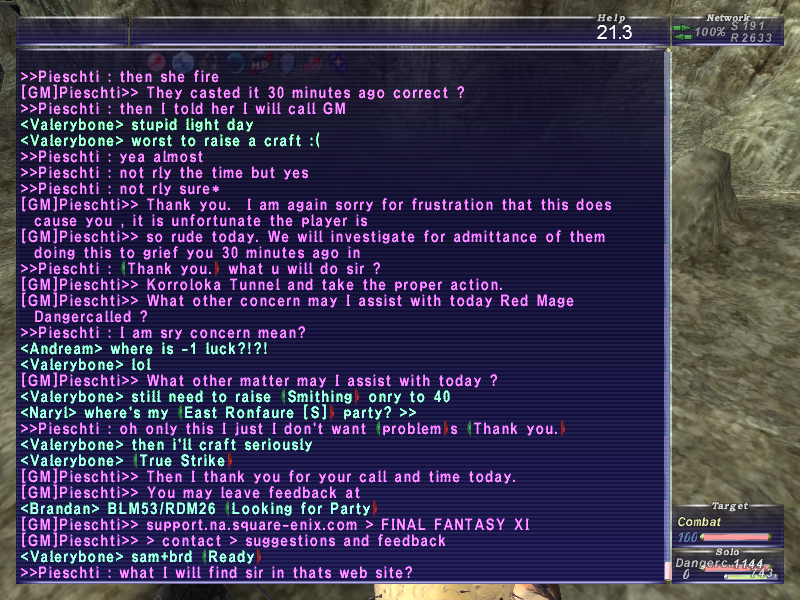Click the chat log scrollbar thumb
800x600 pixels.
point(667,571)
